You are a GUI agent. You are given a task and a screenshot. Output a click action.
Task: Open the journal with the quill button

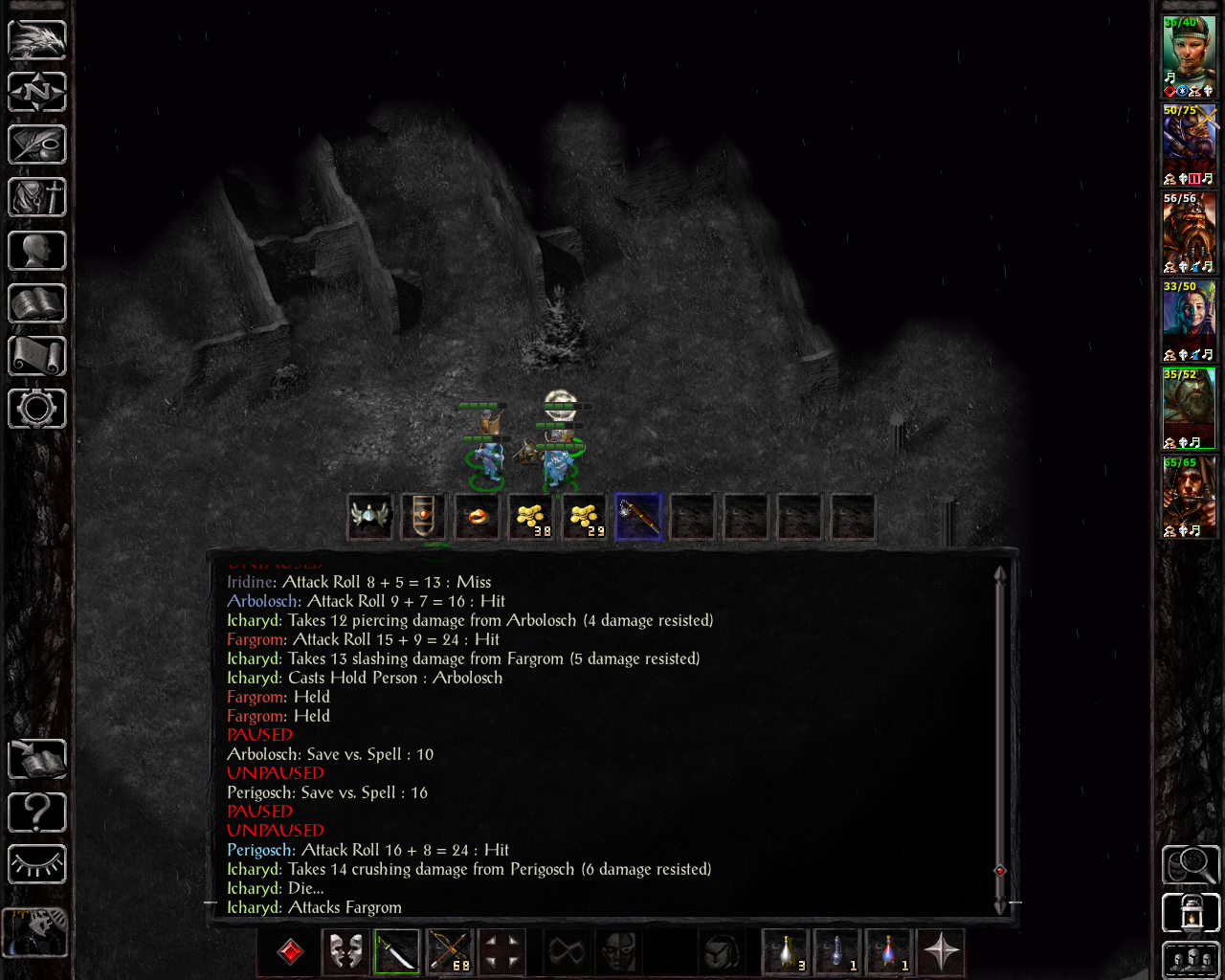tap(37, 145)
